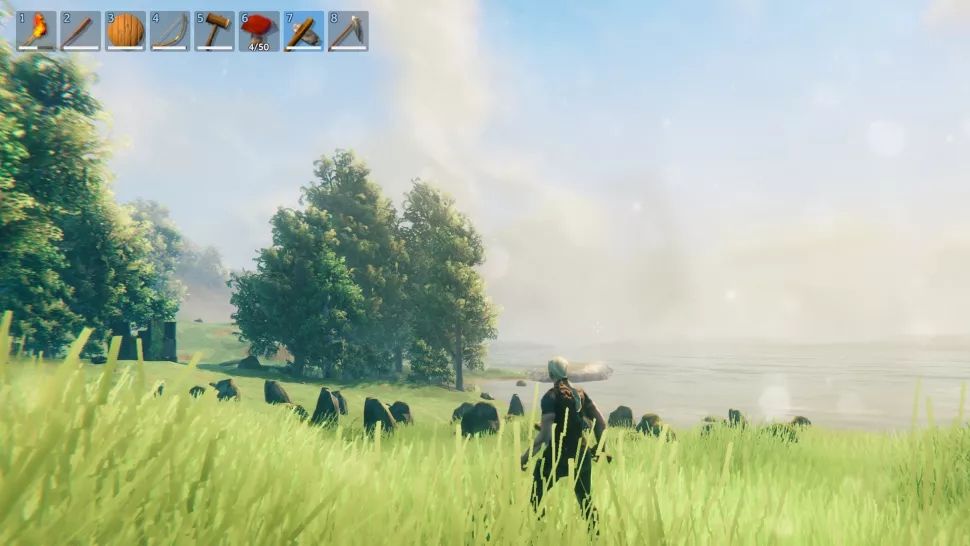970x546 pixels.
Task: Select the bow in hotbar slot 4
Action: [170, 31]
